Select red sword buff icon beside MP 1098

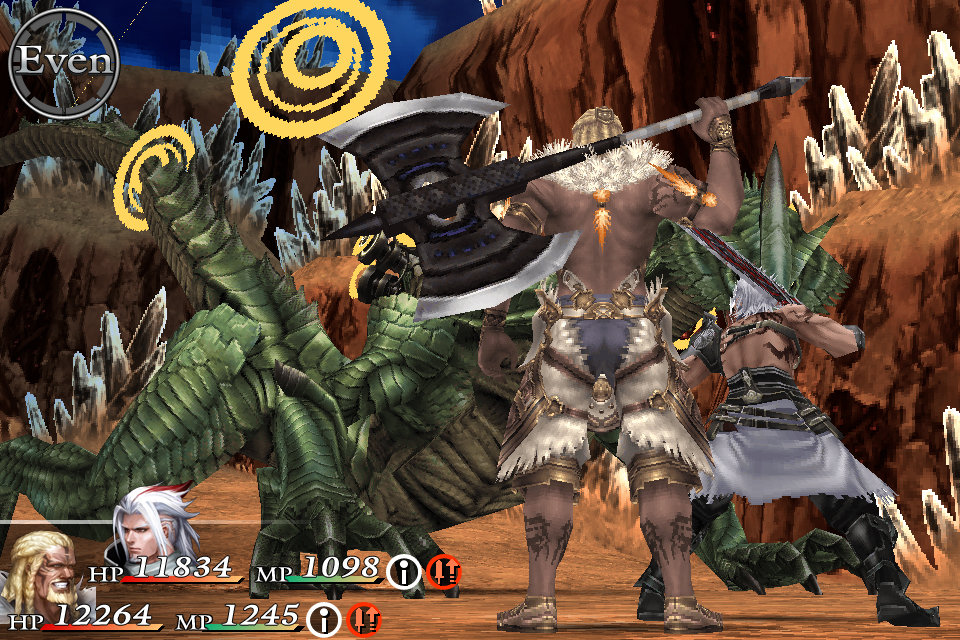point(443,571)
